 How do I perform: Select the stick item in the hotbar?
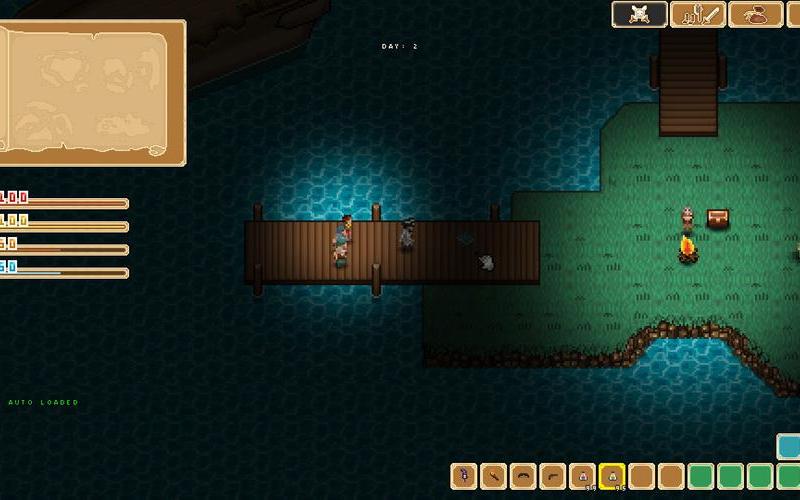tap(493, 476)
